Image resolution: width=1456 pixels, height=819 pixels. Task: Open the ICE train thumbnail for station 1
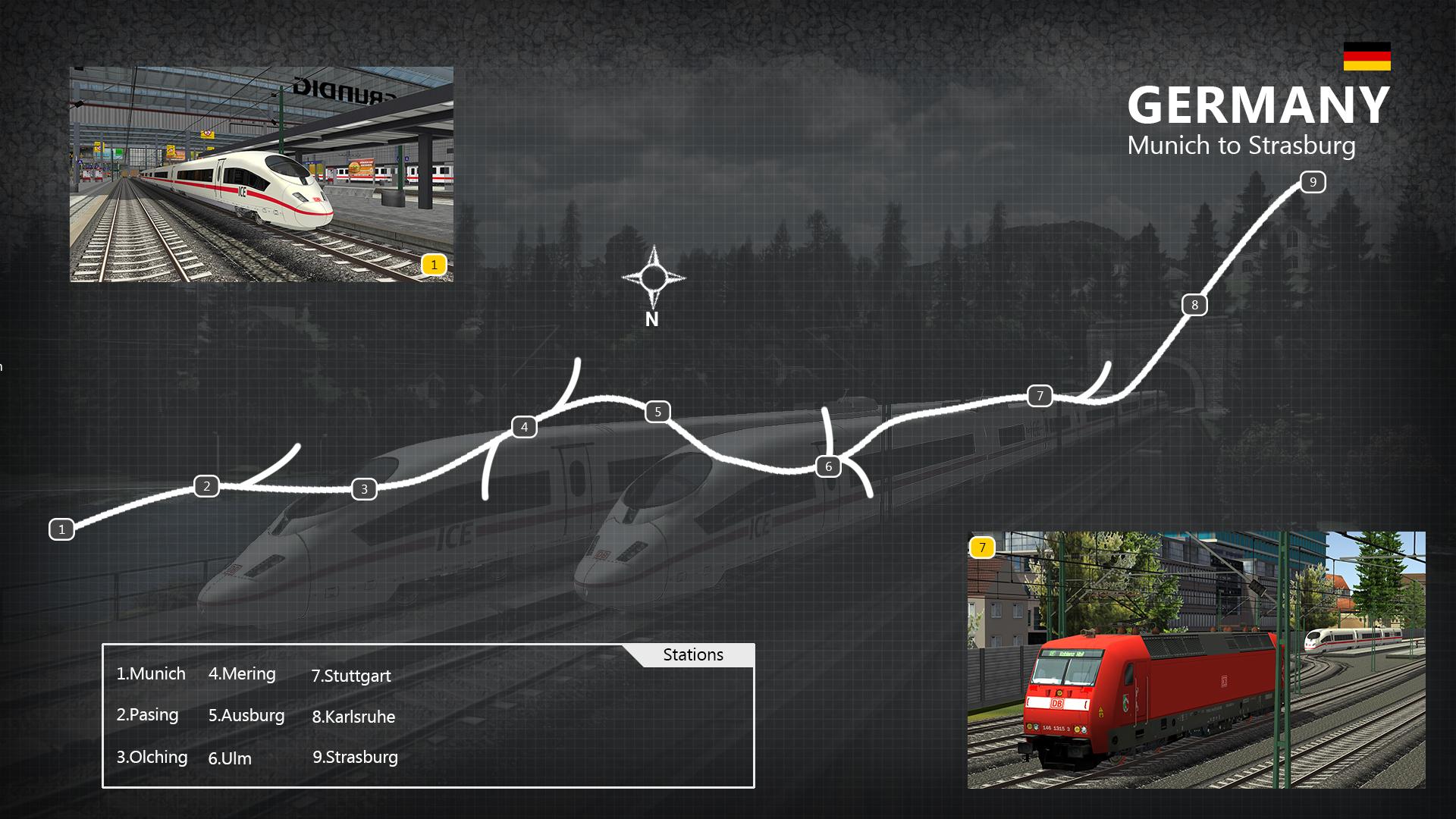262,174
